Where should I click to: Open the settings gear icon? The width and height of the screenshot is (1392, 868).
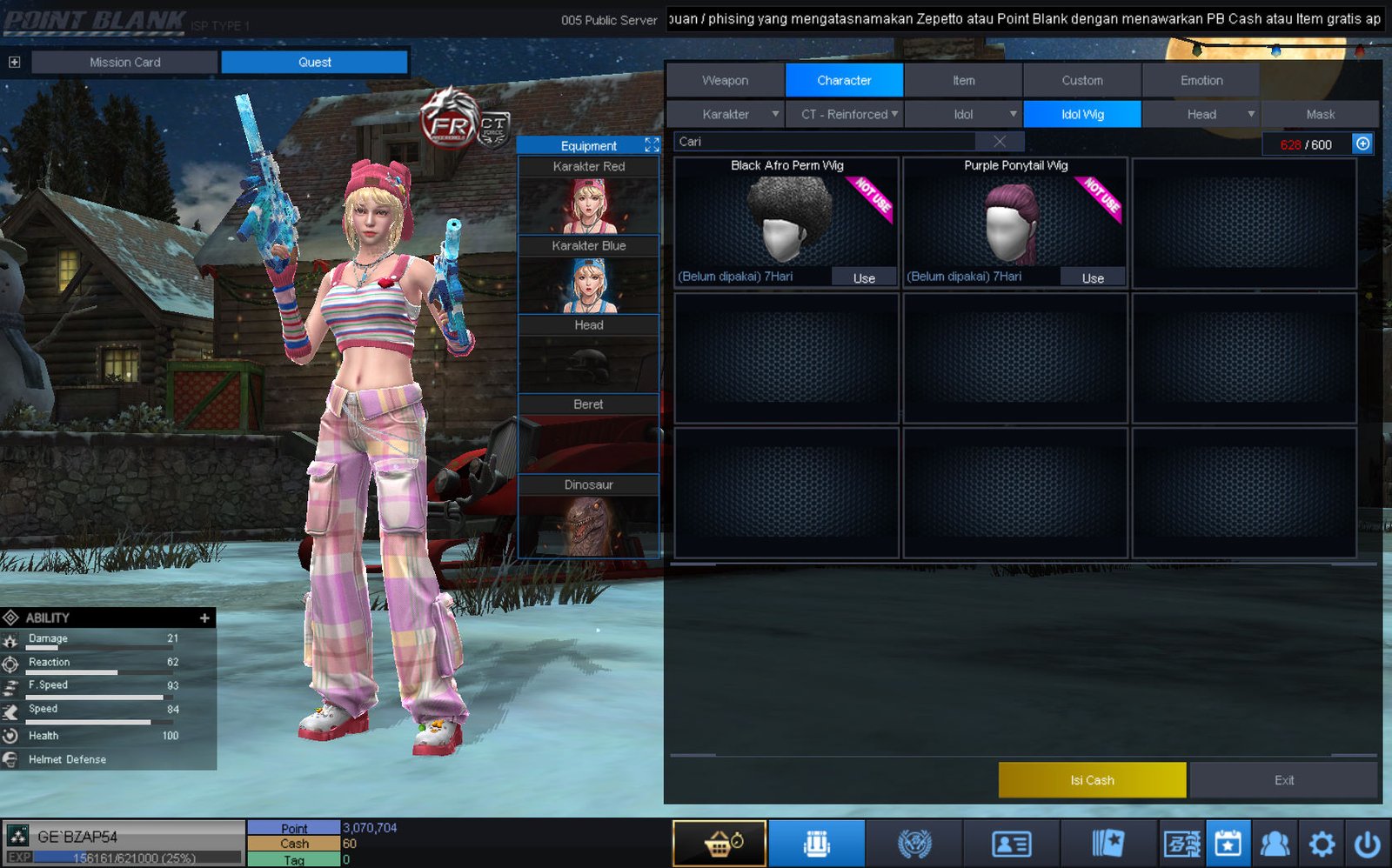coord(1322,844)
